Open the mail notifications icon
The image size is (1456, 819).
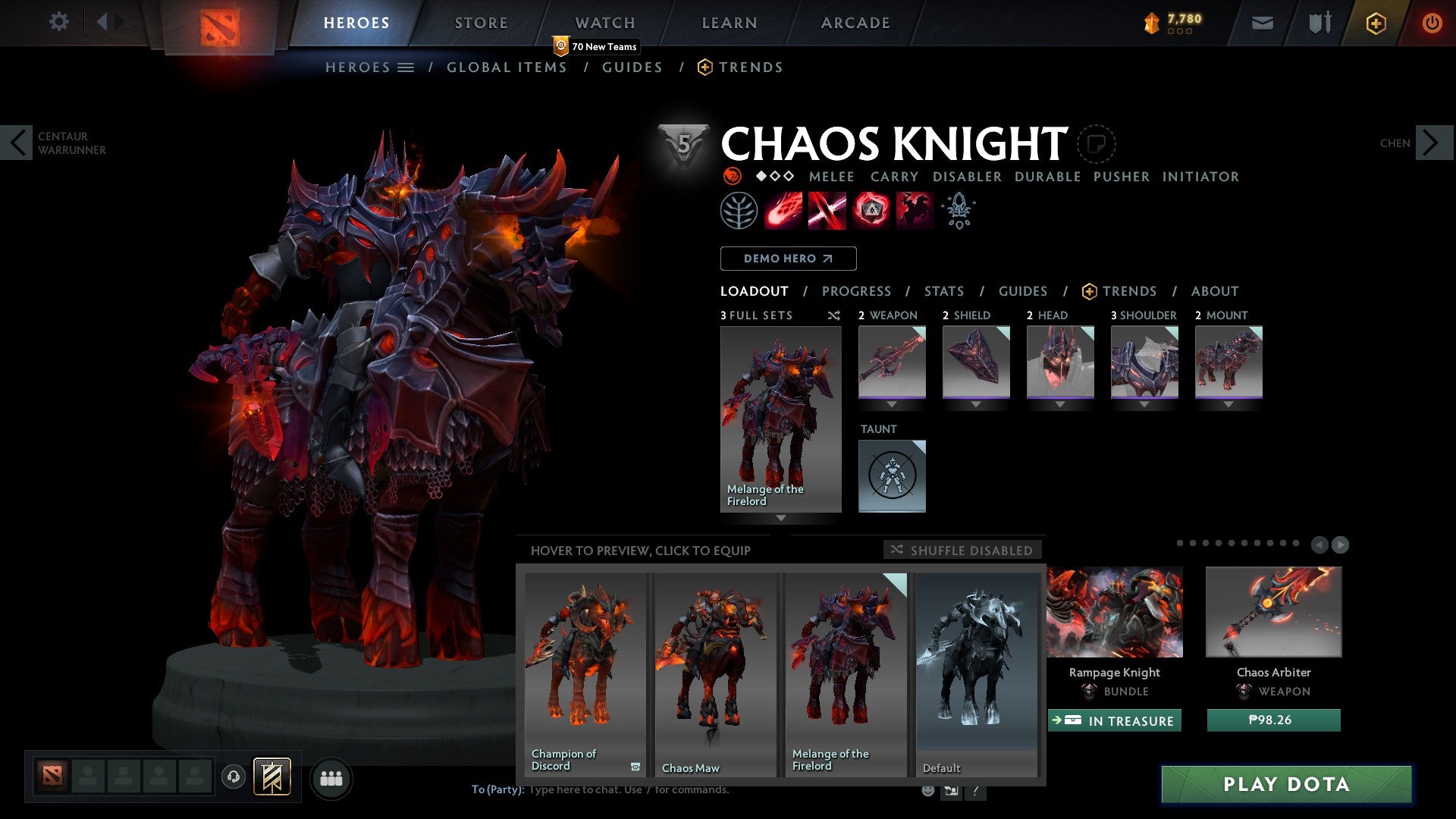pyautogui.click(x=1263, y=23)
